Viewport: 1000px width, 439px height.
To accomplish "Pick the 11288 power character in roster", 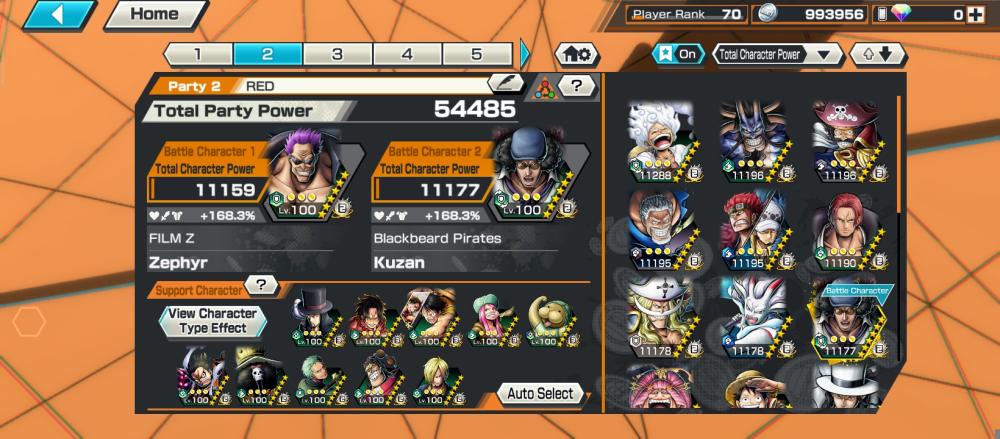I will click(660, 140).
